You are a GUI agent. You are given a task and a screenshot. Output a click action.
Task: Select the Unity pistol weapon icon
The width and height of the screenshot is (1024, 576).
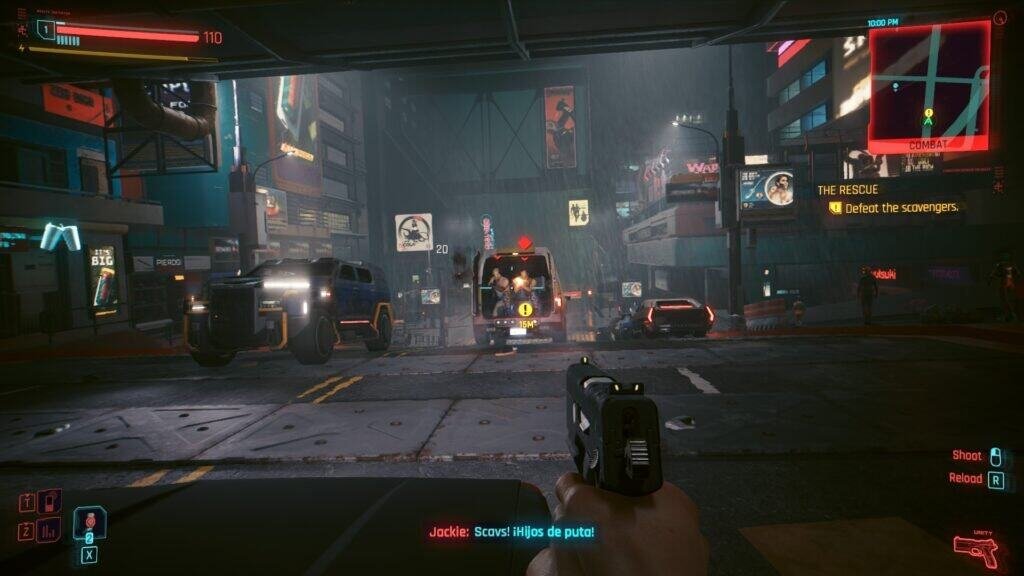(x=975, y=548)
